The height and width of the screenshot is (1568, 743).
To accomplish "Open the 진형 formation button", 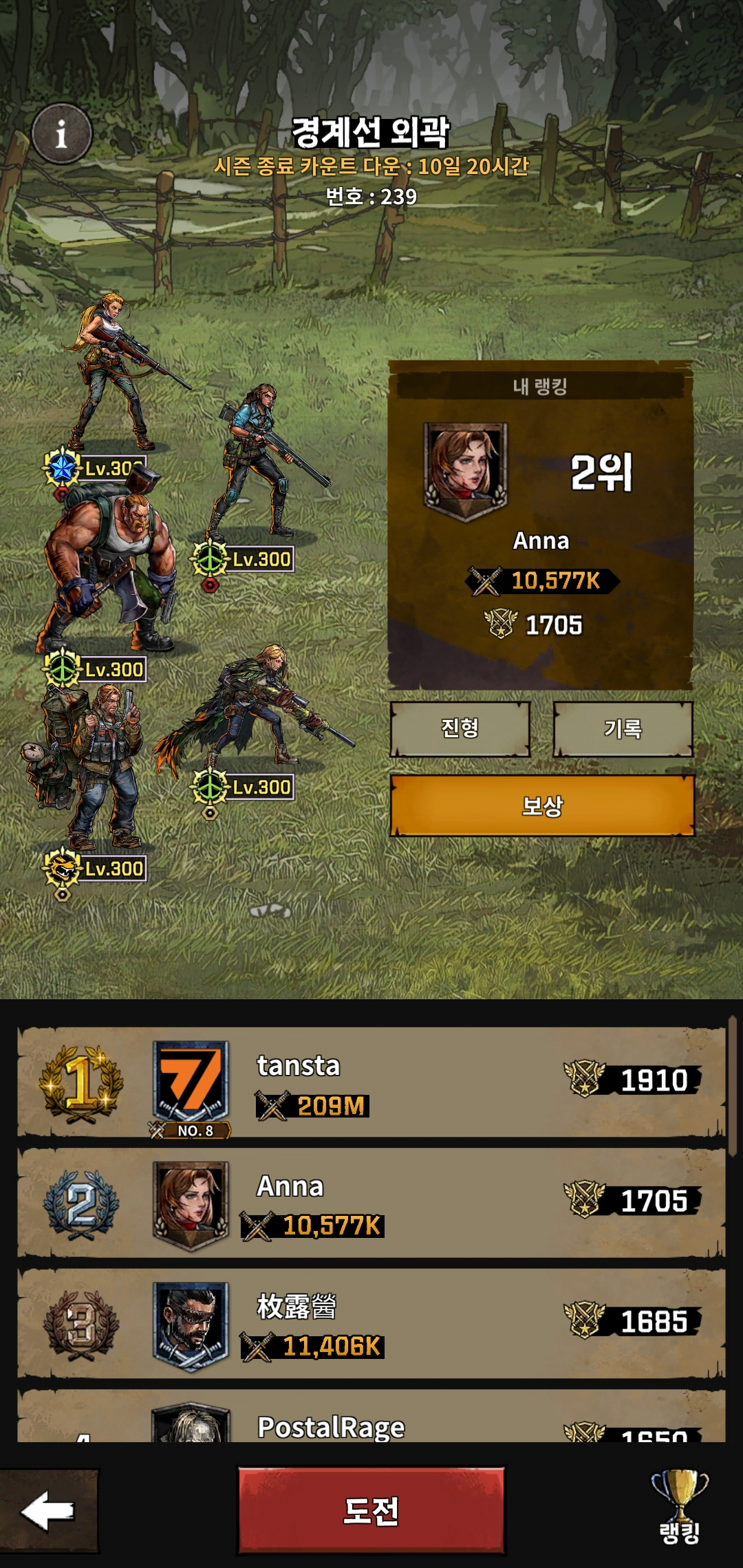I will pos(460,728).
